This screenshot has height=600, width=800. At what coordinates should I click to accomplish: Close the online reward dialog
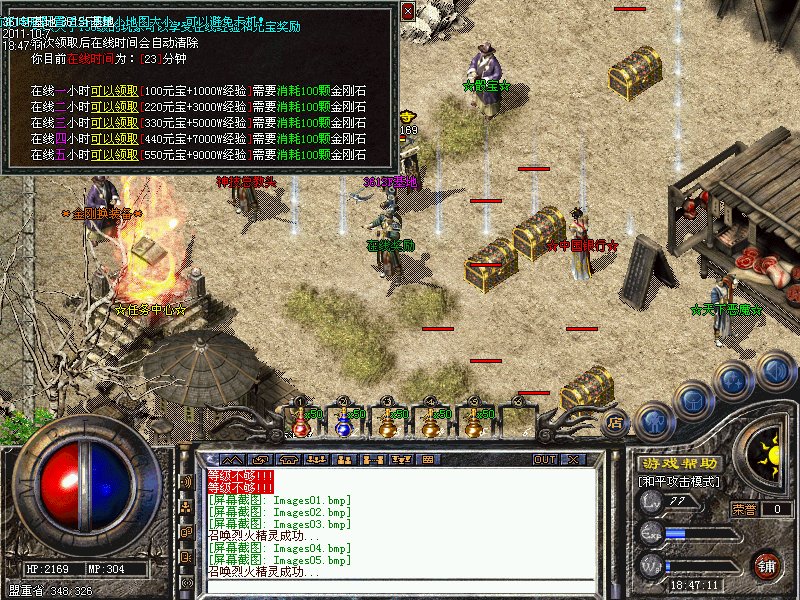[407, 11]
